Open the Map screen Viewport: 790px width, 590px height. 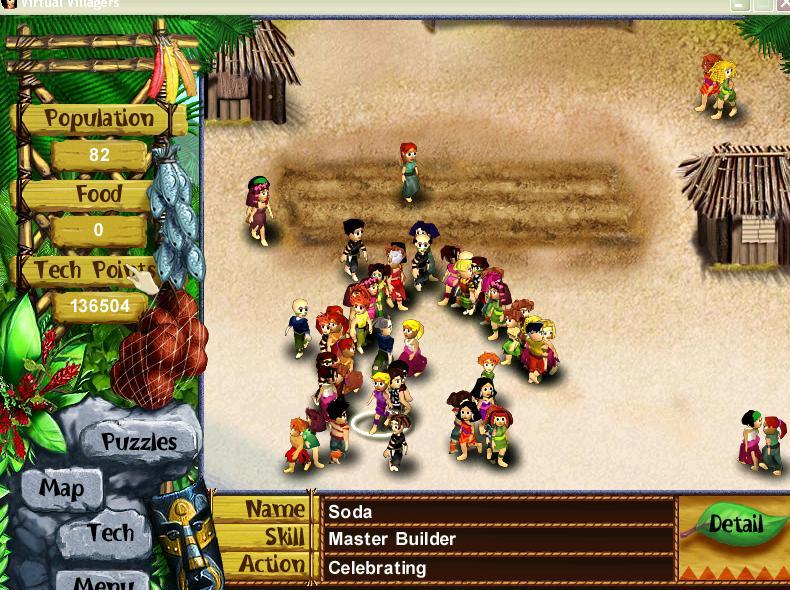point(61,489)
